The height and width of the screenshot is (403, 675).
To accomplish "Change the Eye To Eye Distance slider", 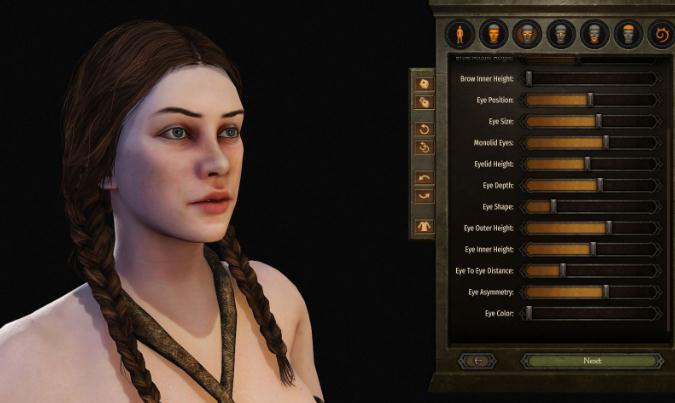I will (x=562, y=270).
